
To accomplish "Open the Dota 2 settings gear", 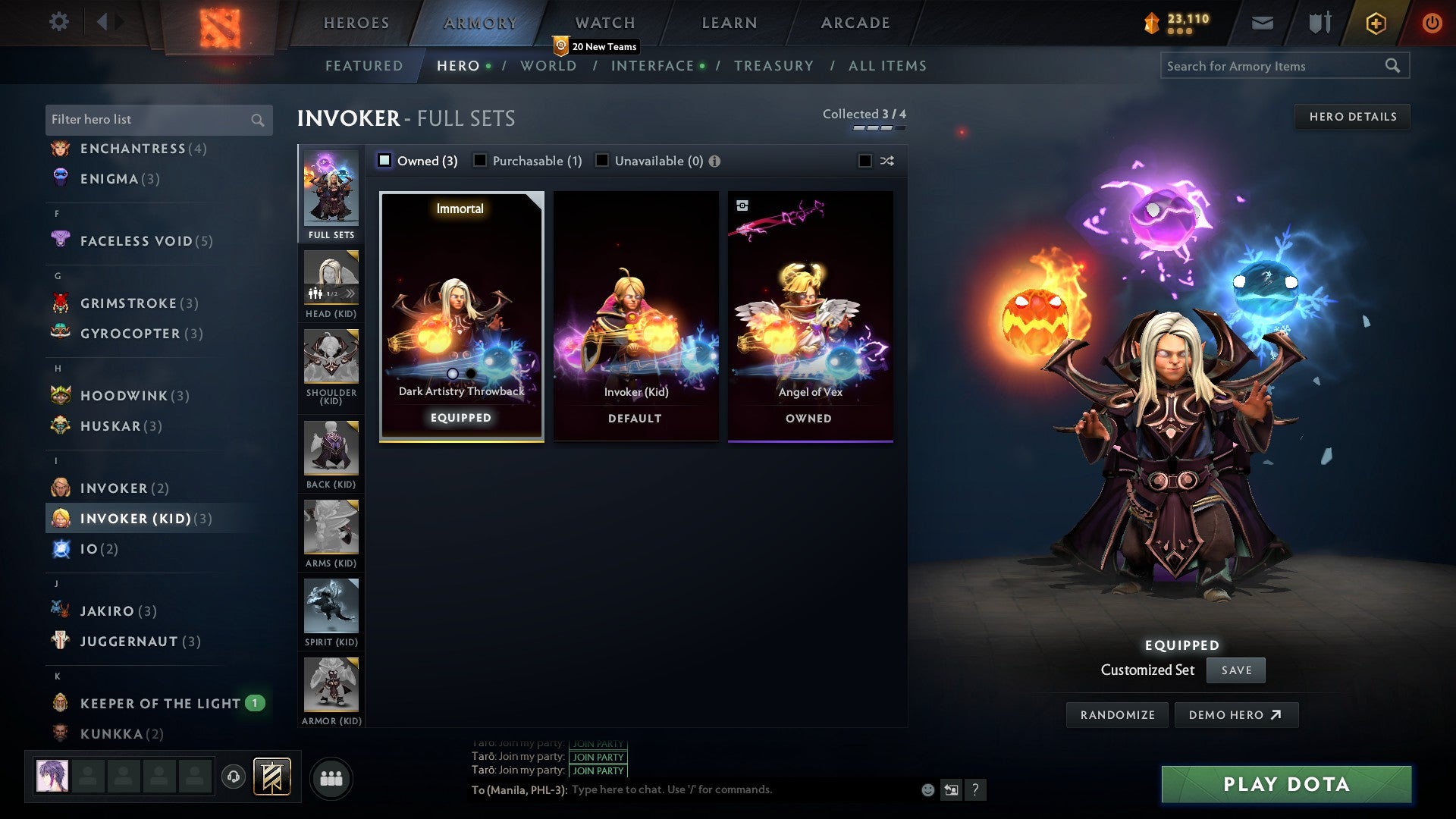I will click(58, 22).
